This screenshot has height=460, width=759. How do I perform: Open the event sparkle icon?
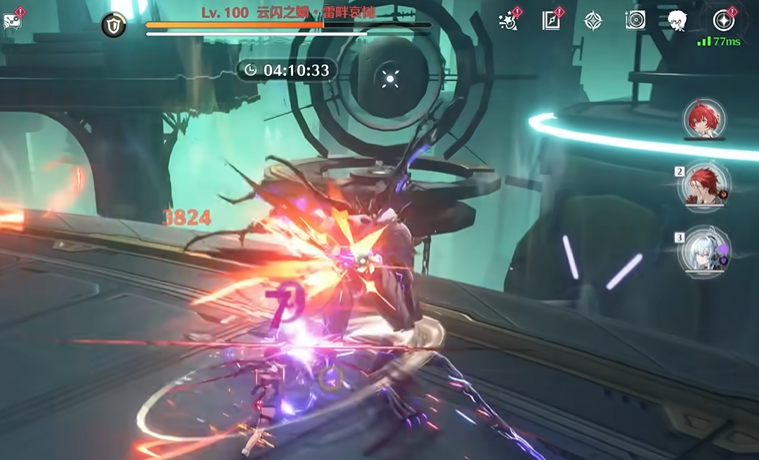click(x=509, y=20)
